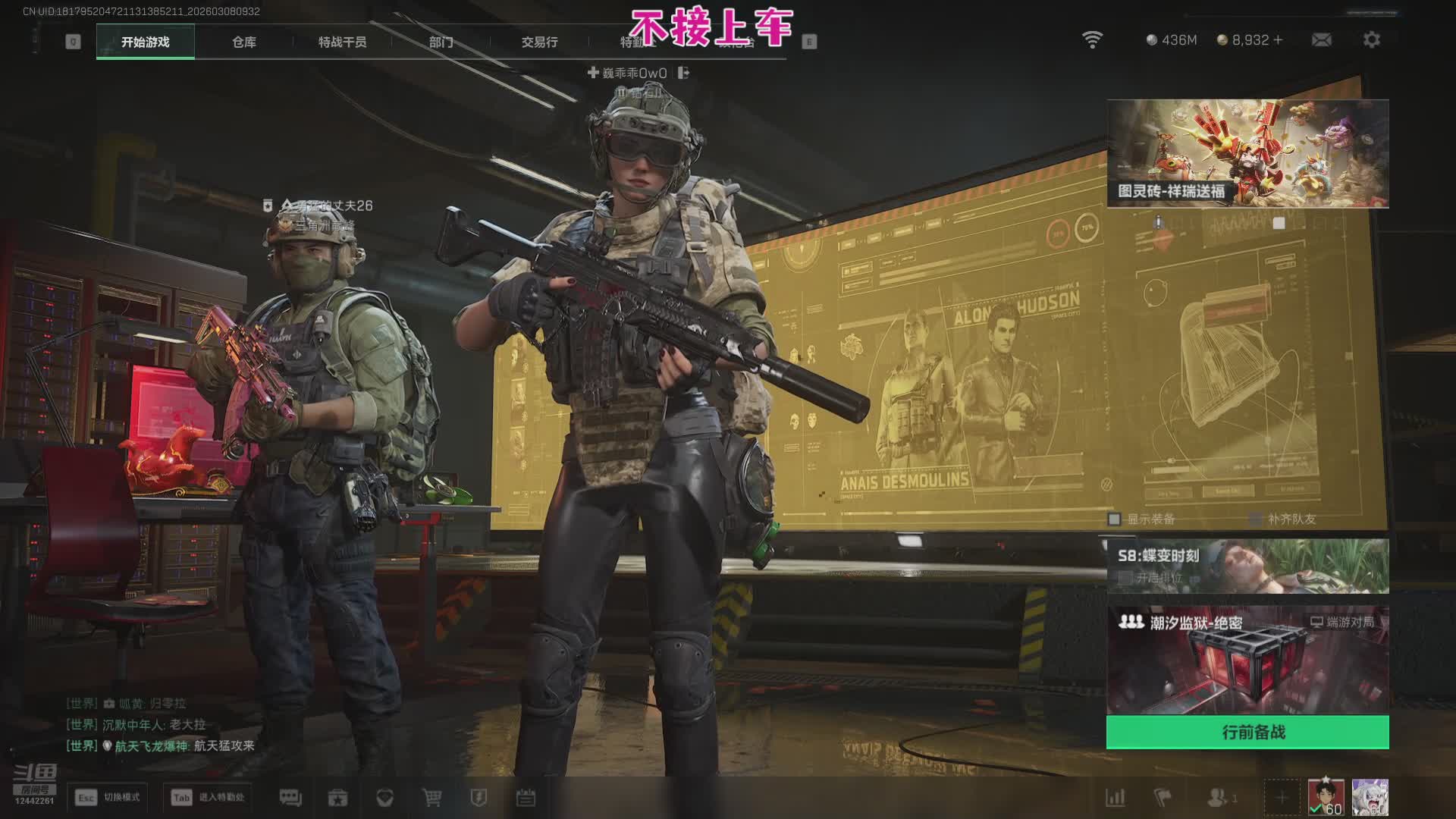Image resolution: width=1456 pixels, height=819 pixels.
Task: Open the bar chart statistics icon
Action: [1115, 798]
